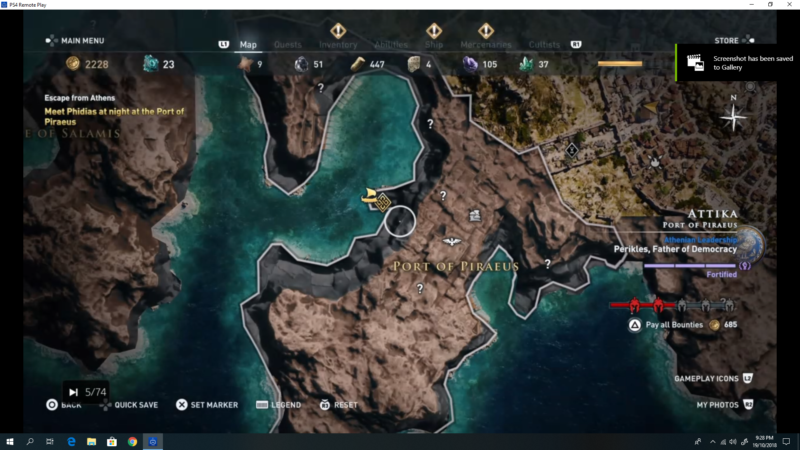Close the PS4 Remote Play window
The height and width of the screenshot is (450, 800).
click(789, 5)
